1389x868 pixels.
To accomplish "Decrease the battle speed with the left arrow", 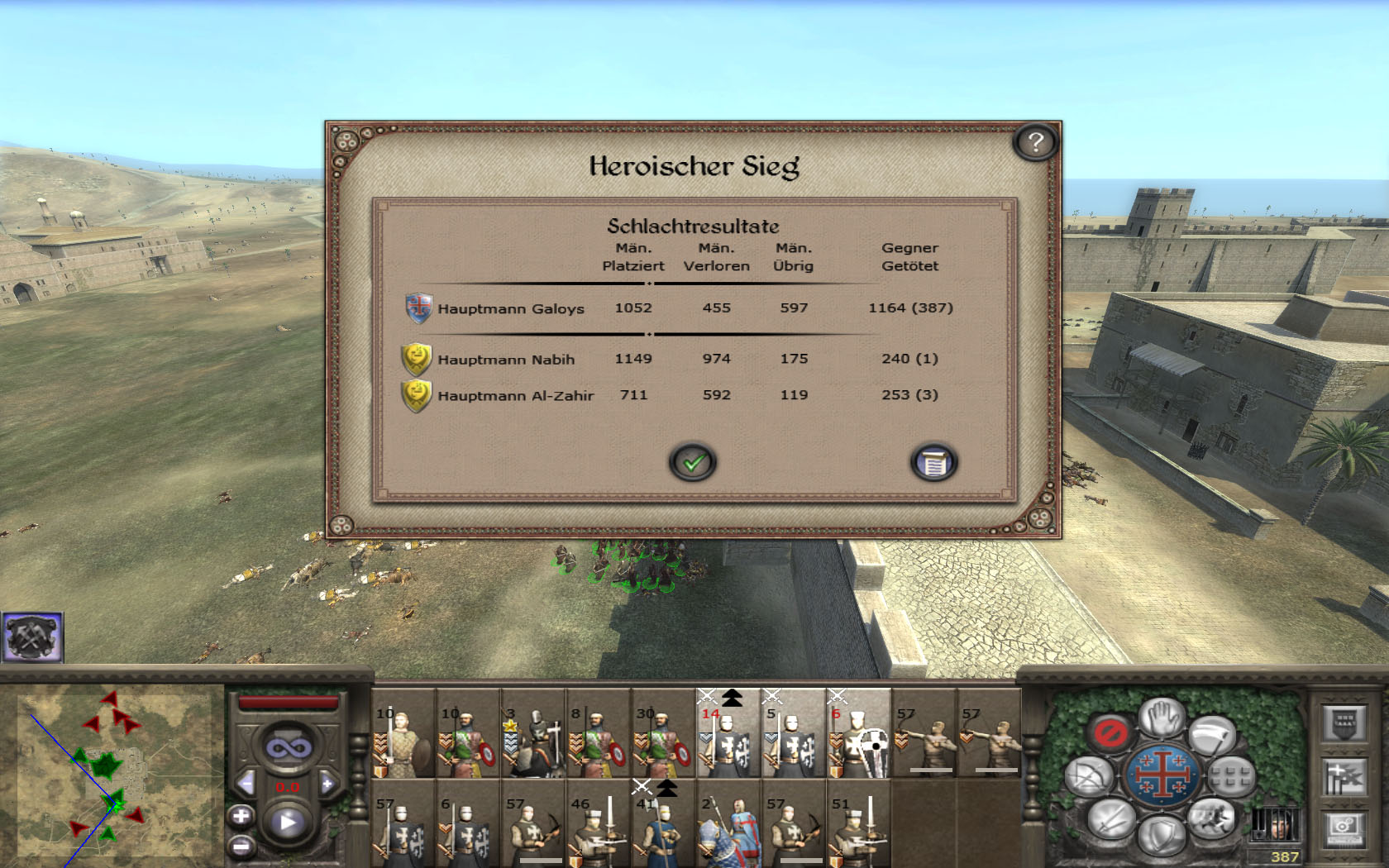I will coord(246,783).
